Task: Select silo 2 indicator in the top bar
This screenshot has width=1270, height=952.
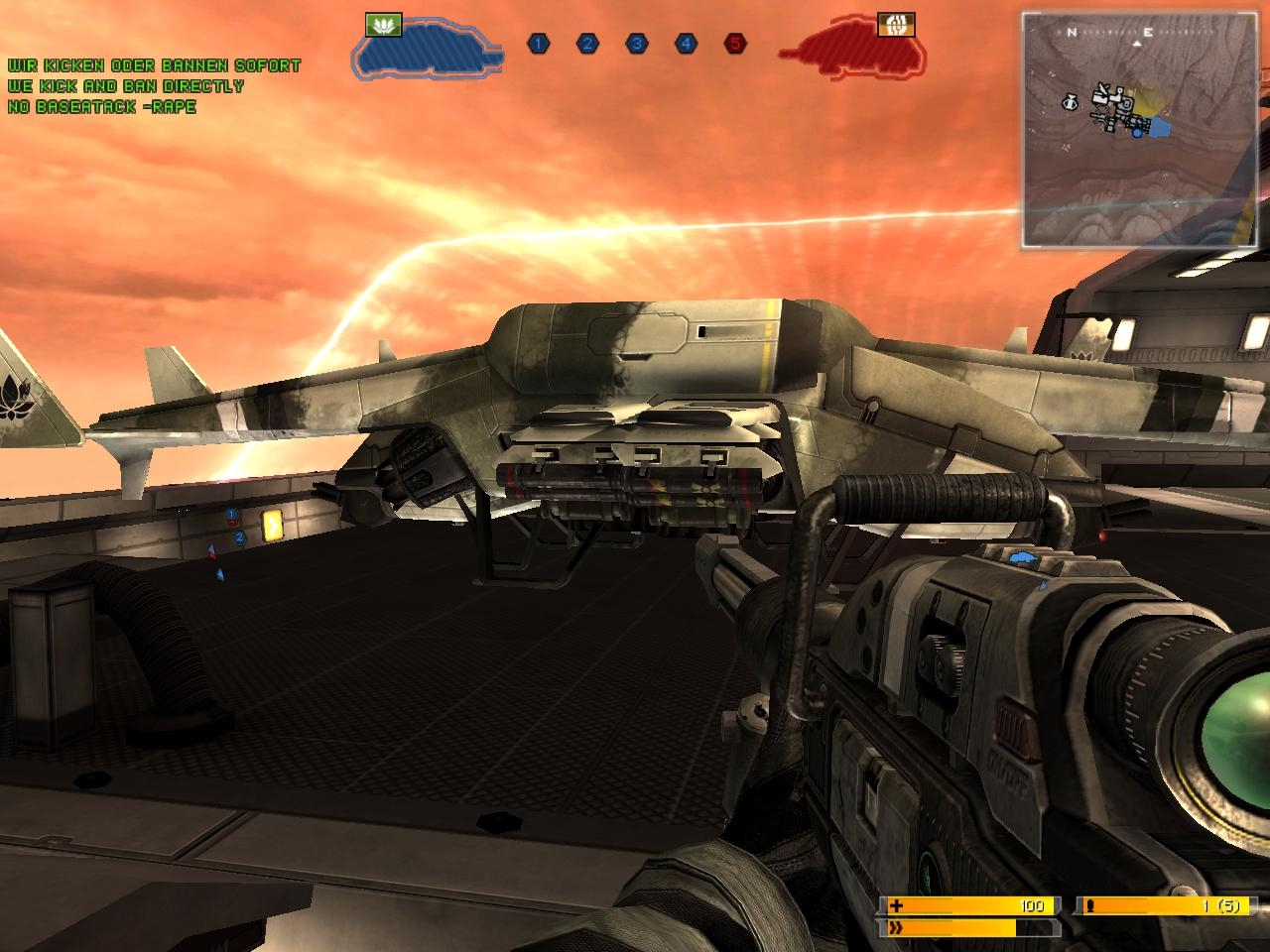Action: (587, 44)
